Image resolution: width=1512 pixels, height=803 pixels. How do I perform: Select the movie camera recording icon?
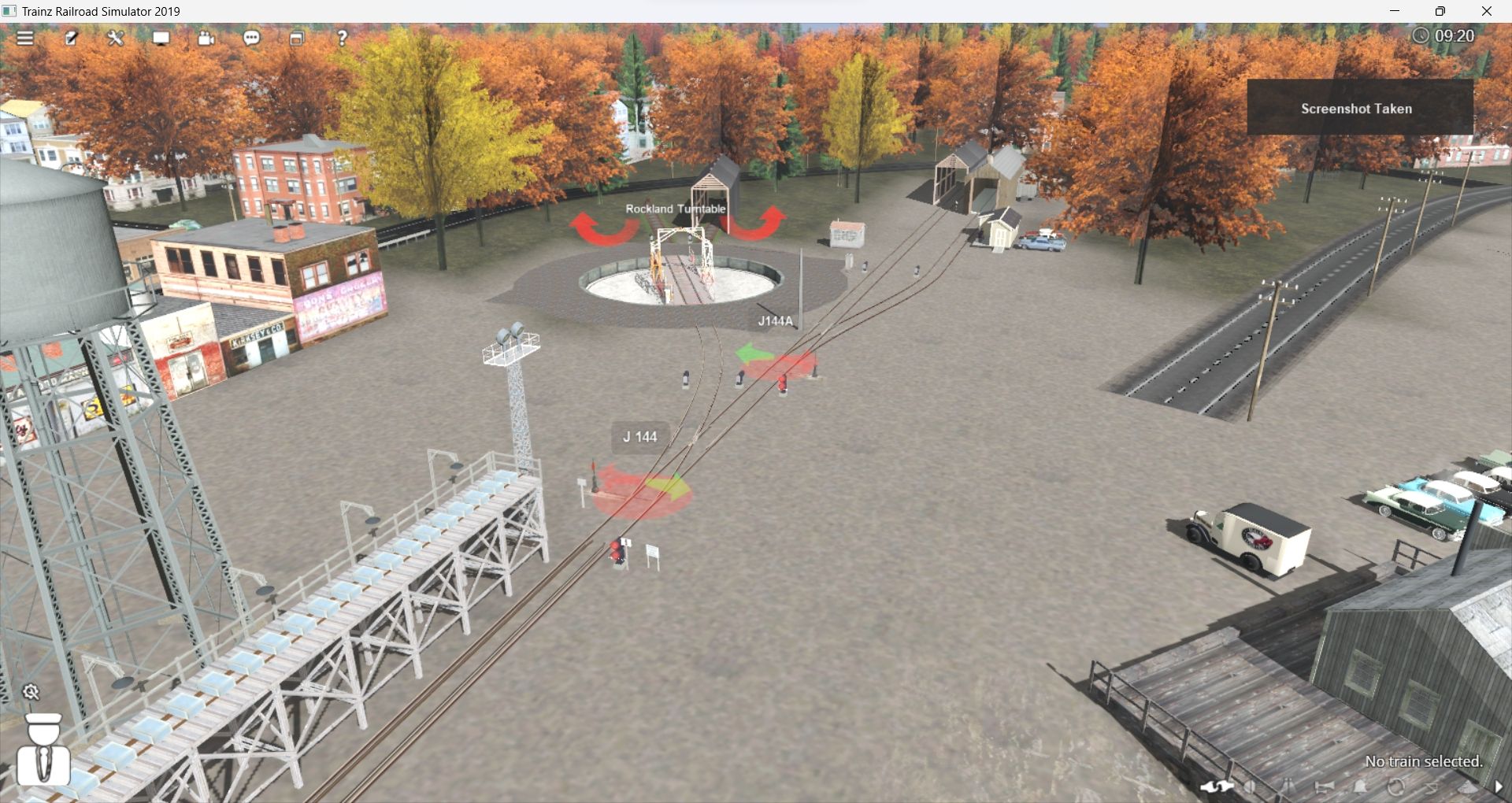[x=206, y=37]
